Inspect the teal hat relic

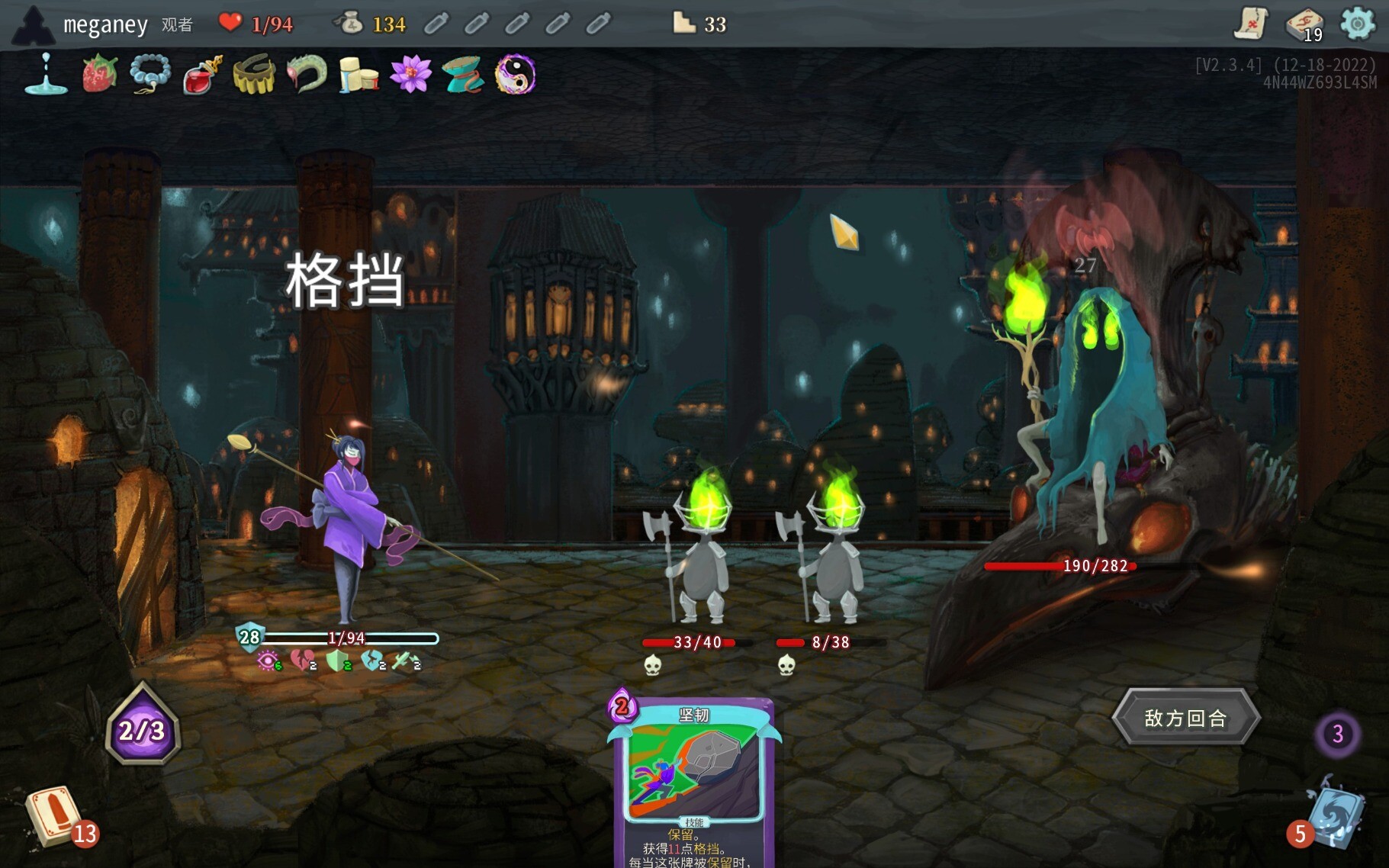(462, 75)
